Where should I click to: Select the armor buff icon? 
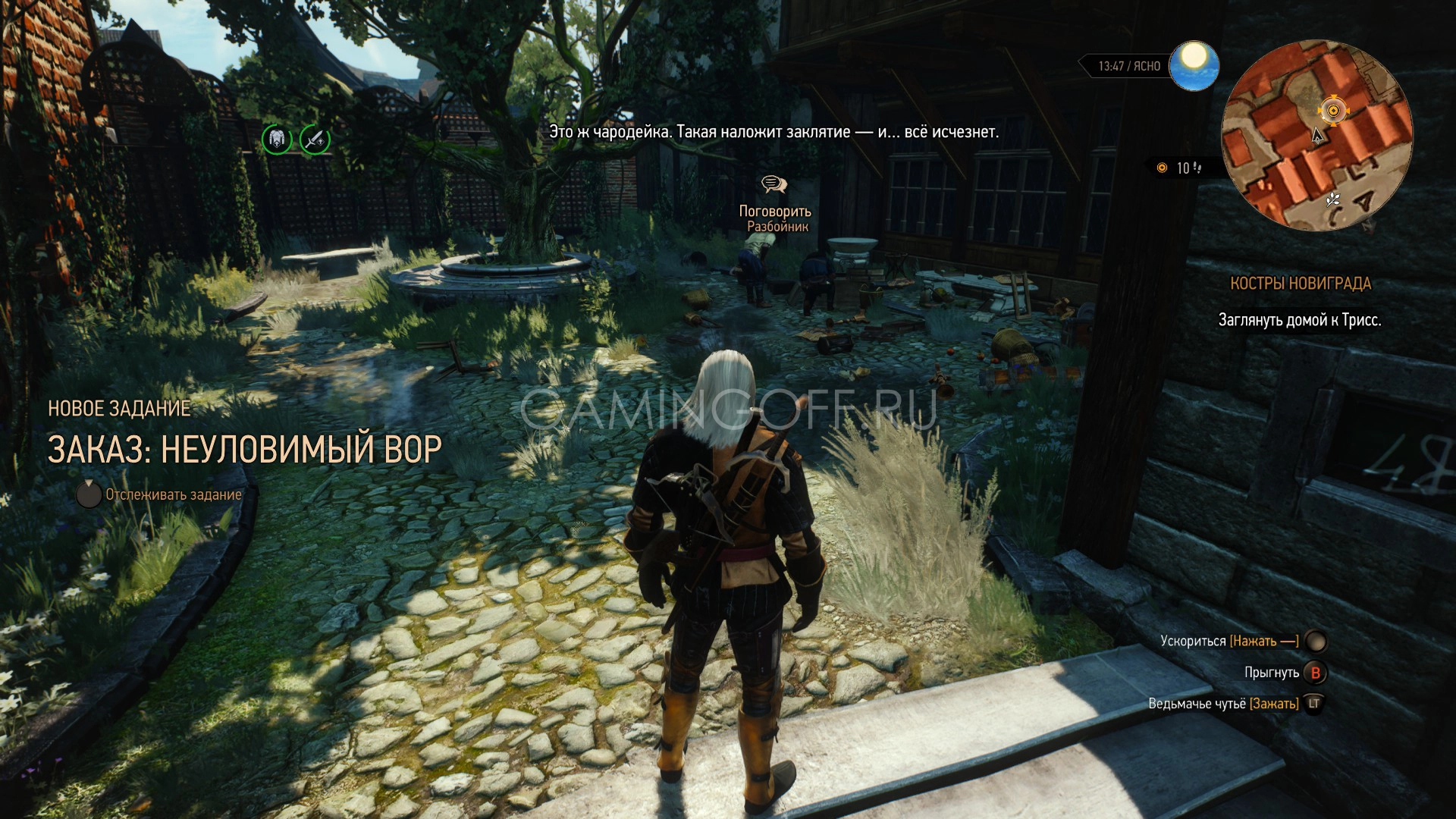pyautogui.click(x=277, y=139)
